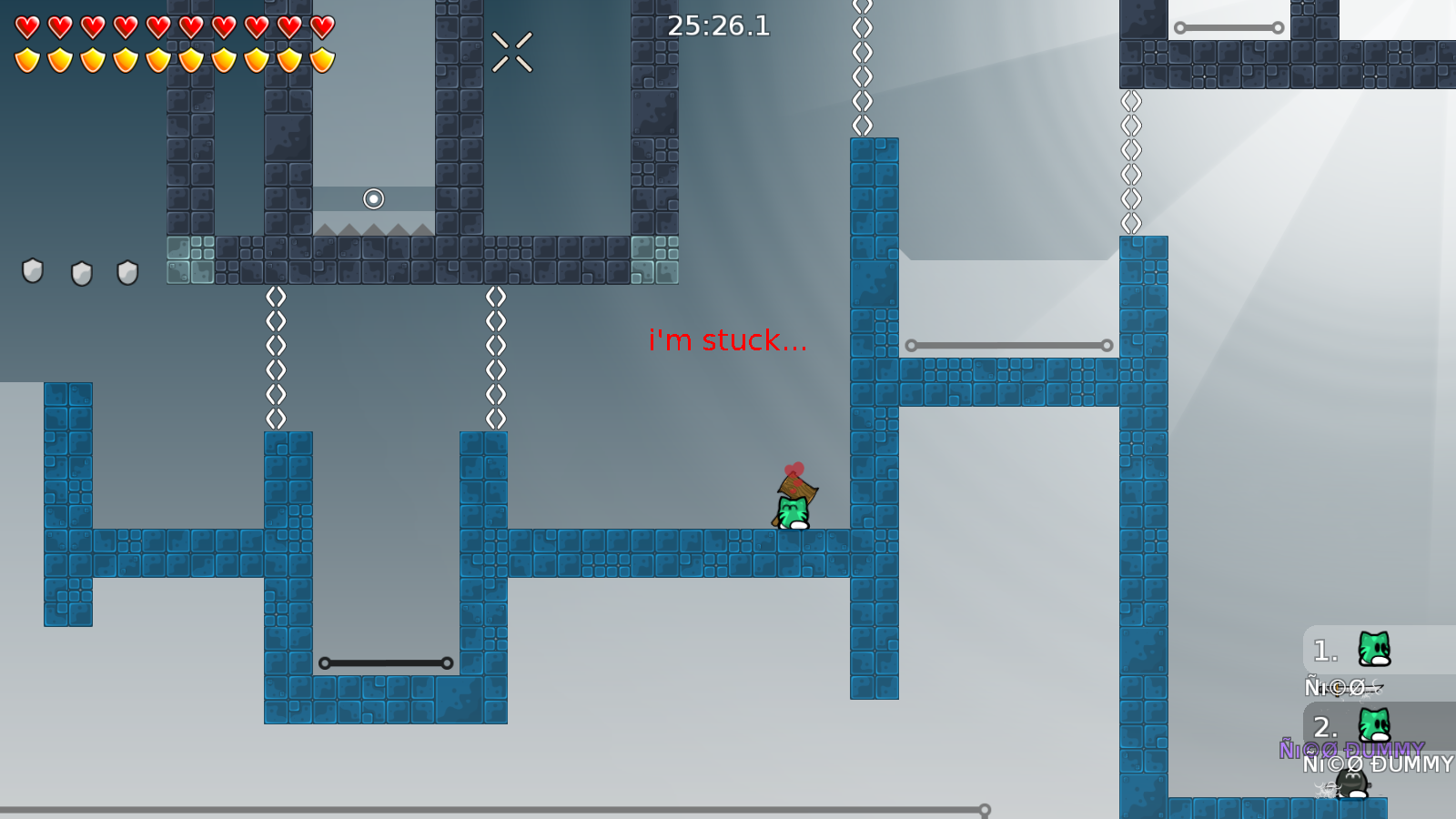This screenshot has width=1456, height=819.
Task: Select the kill cross icon near the top
Action: (512, 50)
